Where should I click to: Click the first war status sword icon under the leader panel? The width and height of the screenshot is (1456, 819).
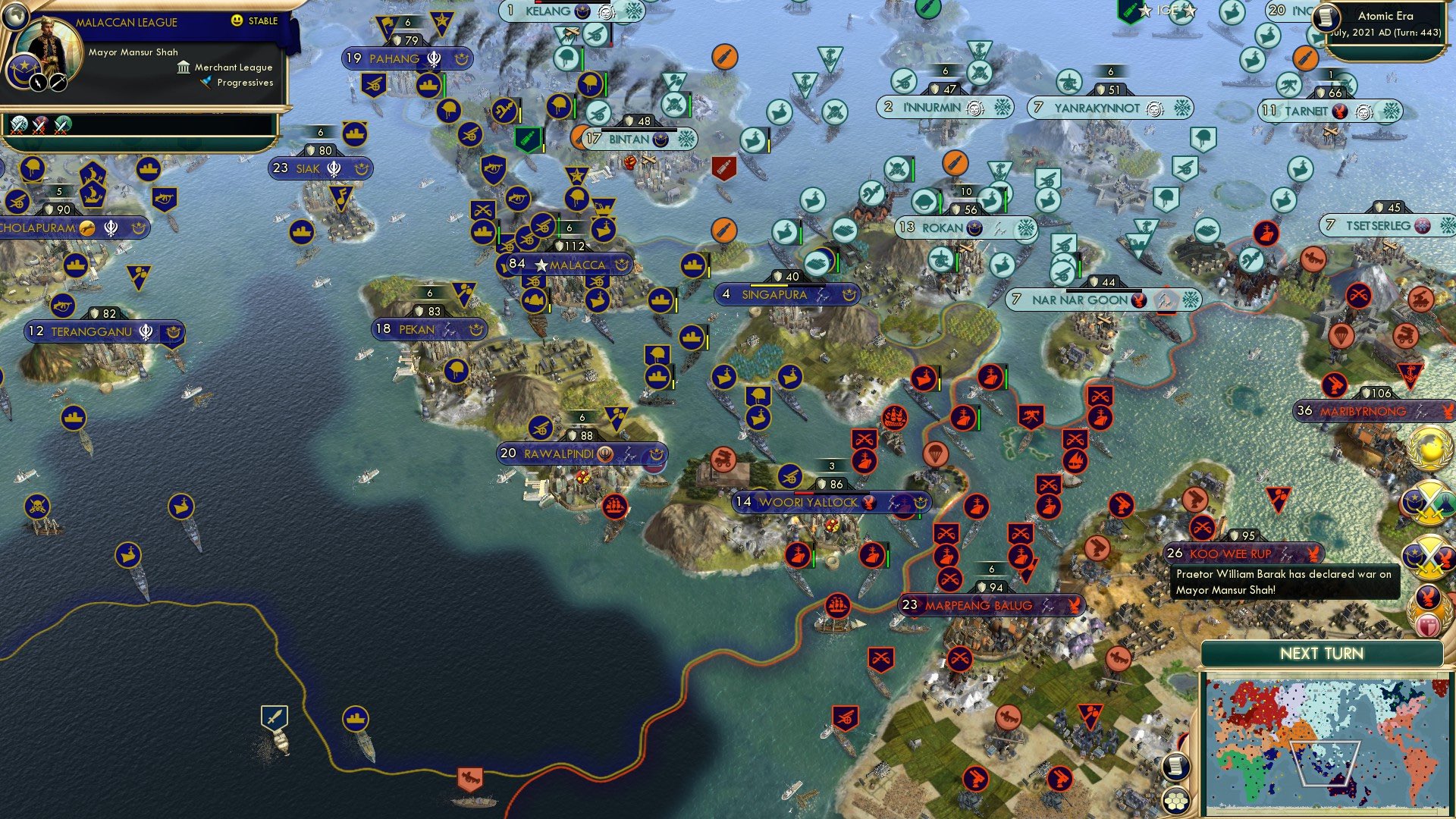pos(19,127)
